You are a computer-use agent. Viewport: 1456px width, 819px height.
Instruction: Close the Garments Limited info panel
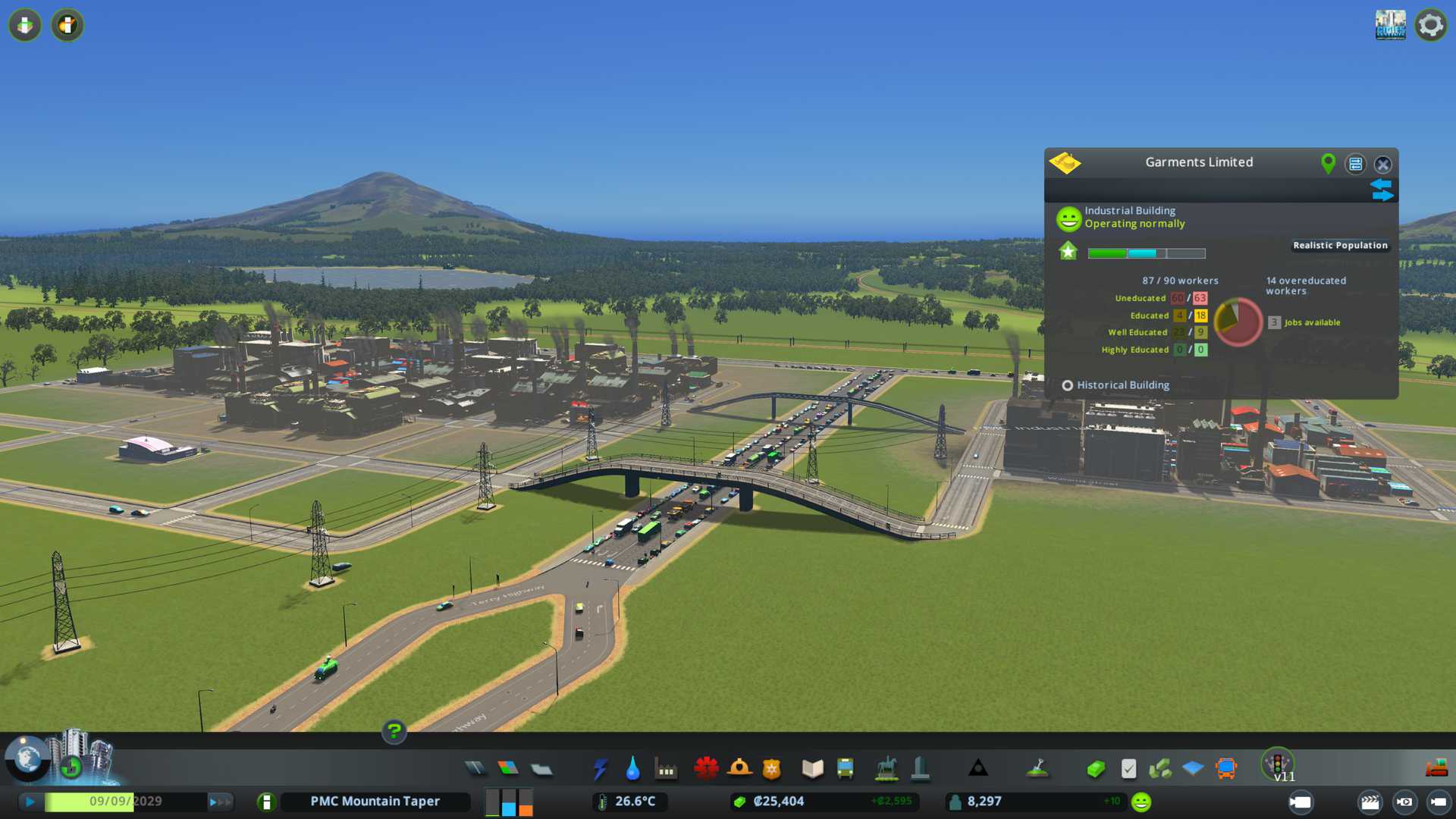click(x=1383, y=165)
